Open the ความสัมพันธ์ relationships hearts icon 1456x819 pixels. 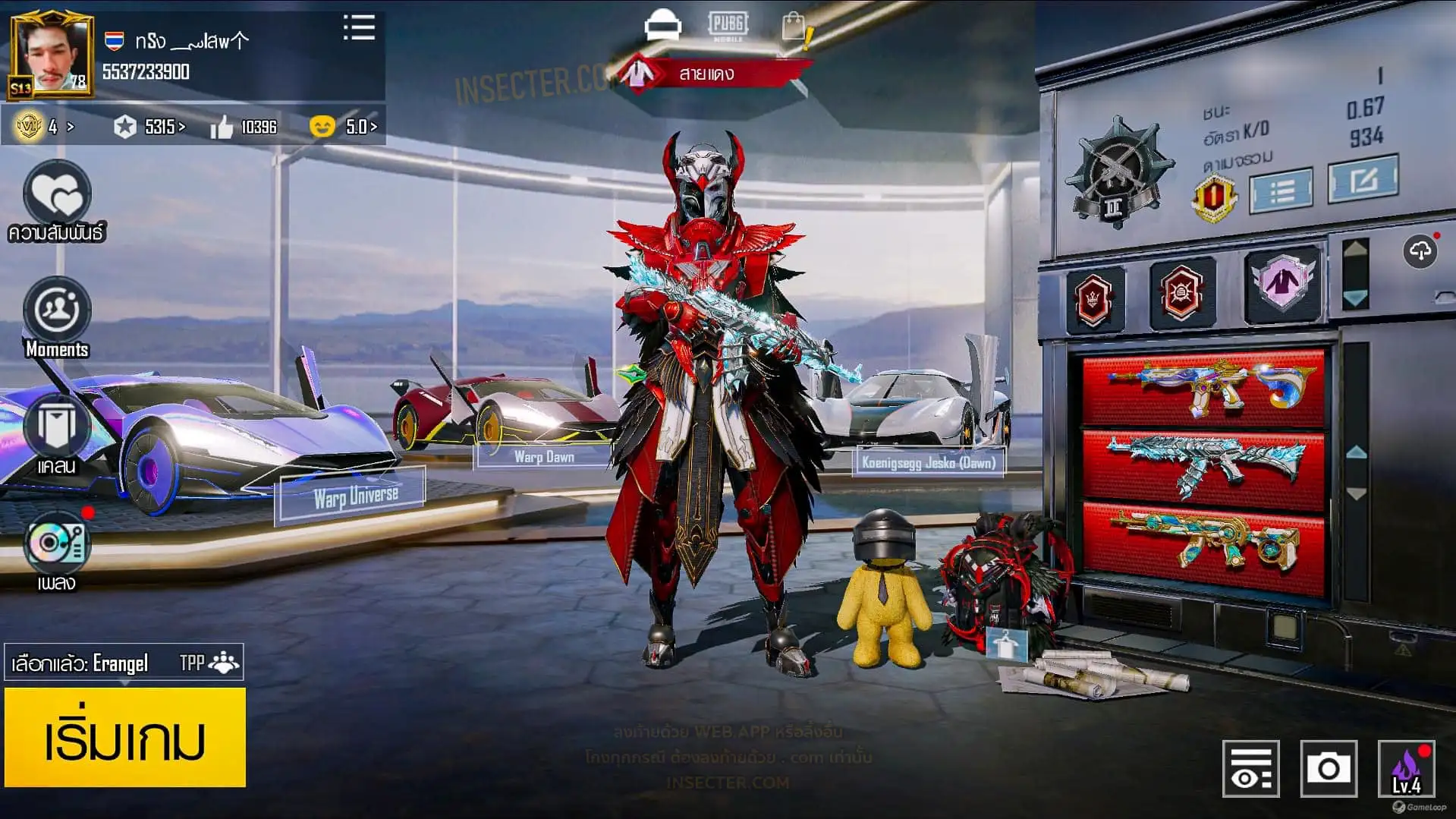point(57,195)
